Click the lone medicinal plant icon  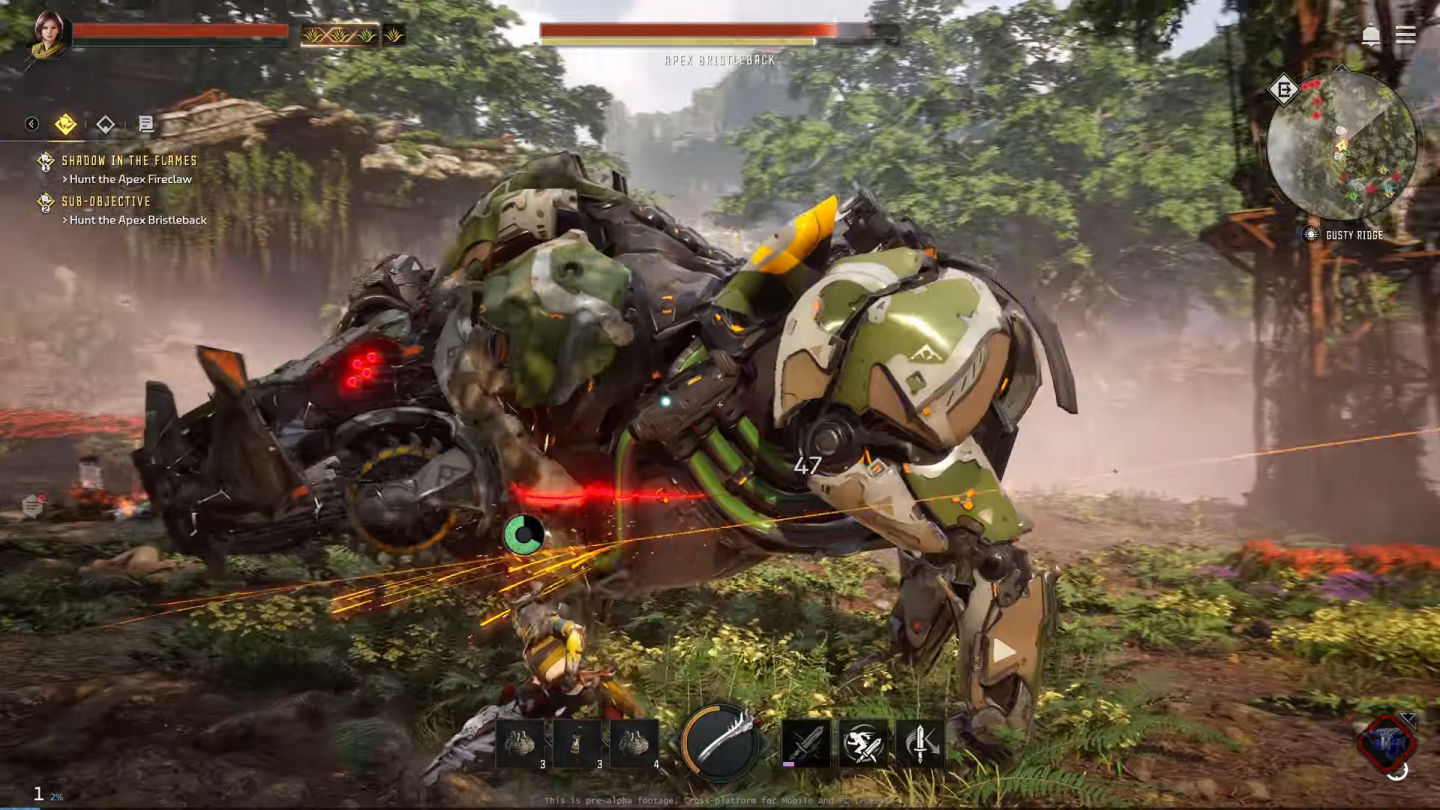click(394, 35)
